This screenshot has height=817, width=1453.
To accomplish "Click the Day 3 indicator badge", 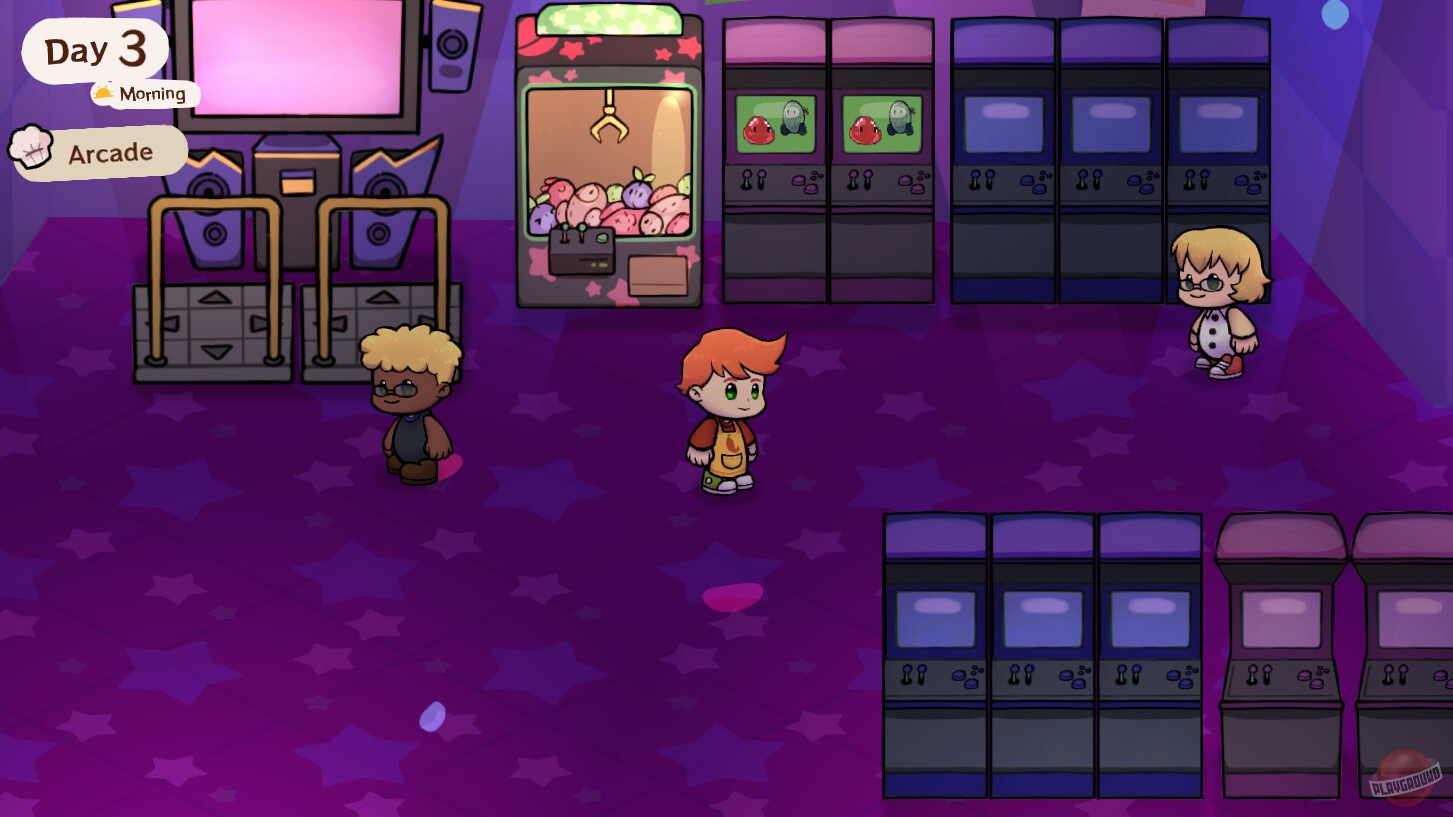I will (x=95, y=48).
